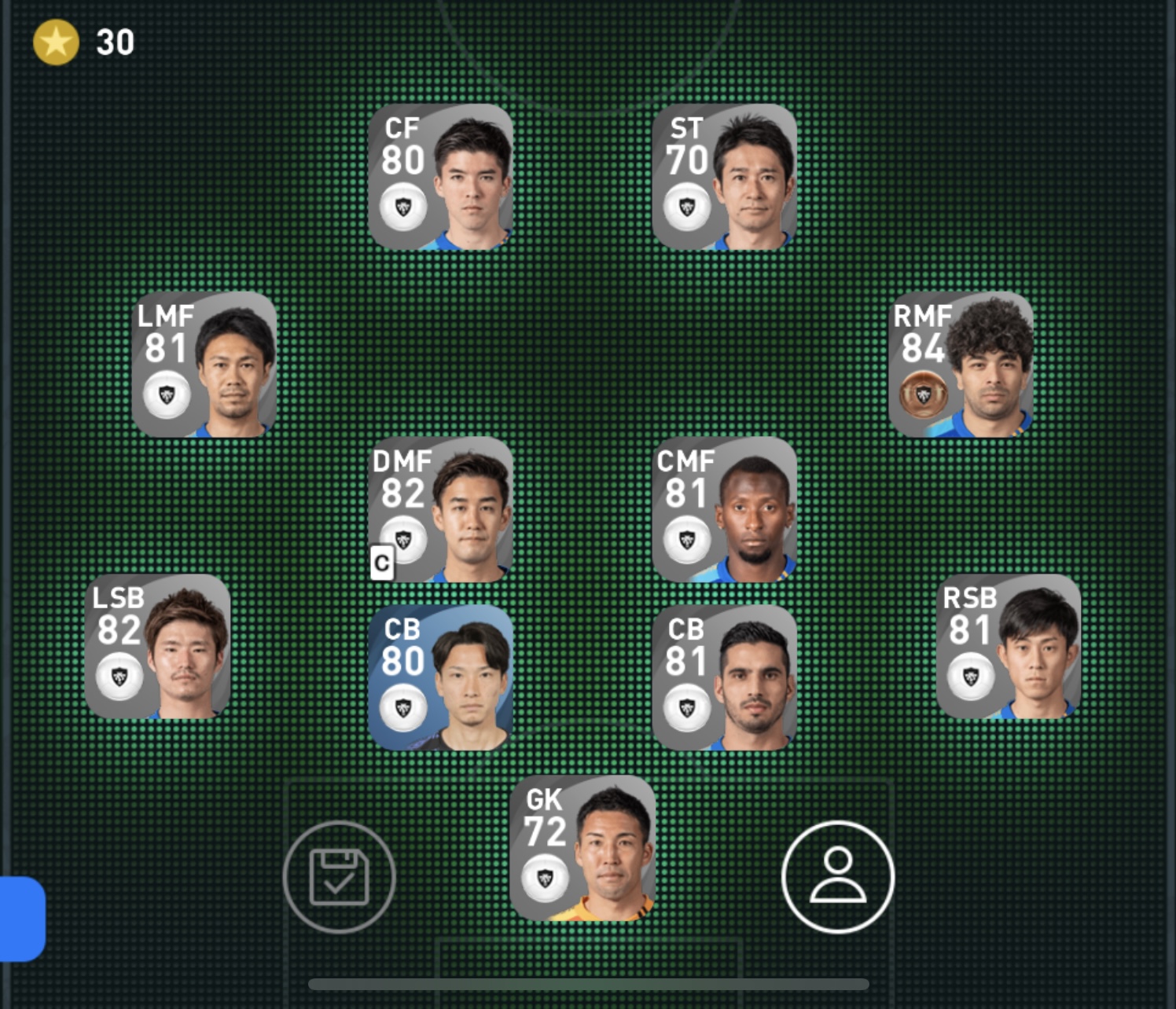Screen dimensions: 1176x1009
Task: Choose the RSB player card rated 81
Action: point(1009,647)
